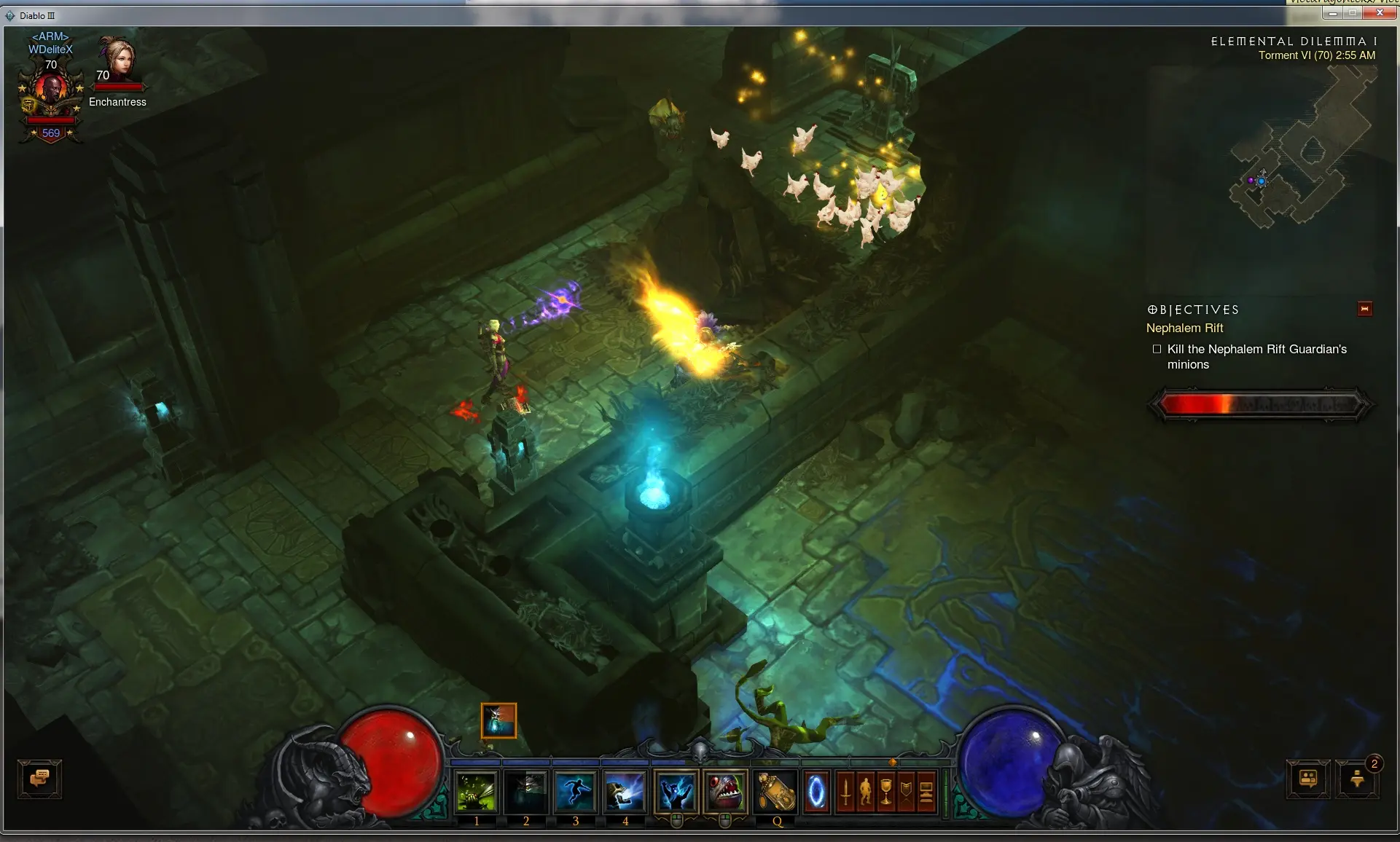Open the social friends list button
The height and width of the screenshot is (842, 1400).
(1308, 779)
